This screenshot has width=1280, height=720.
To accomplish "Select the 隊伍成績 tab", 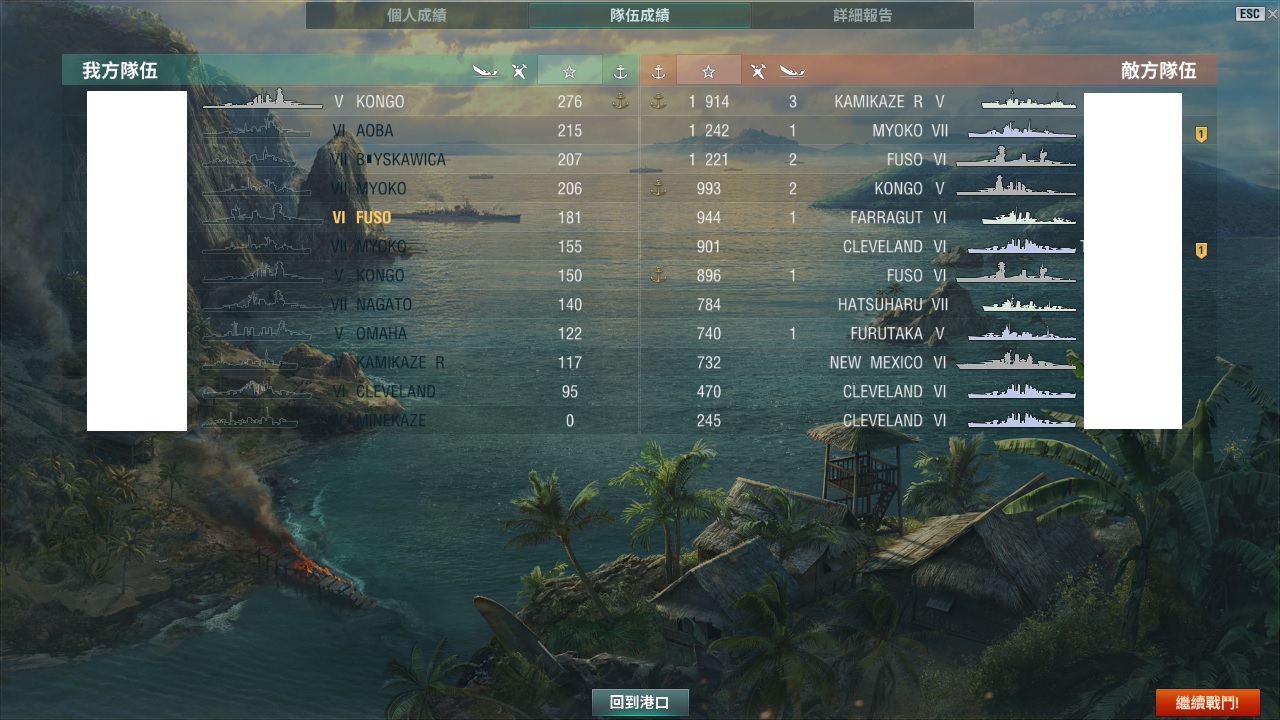I will 640,15.
